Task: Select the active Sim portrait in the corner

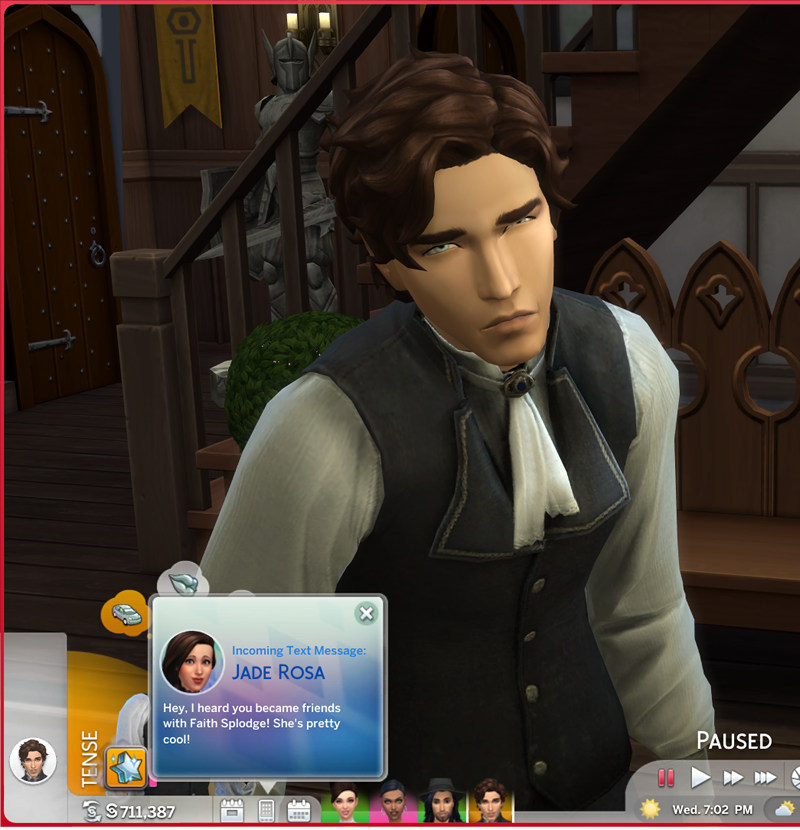Action: click(x=33, y=762)
